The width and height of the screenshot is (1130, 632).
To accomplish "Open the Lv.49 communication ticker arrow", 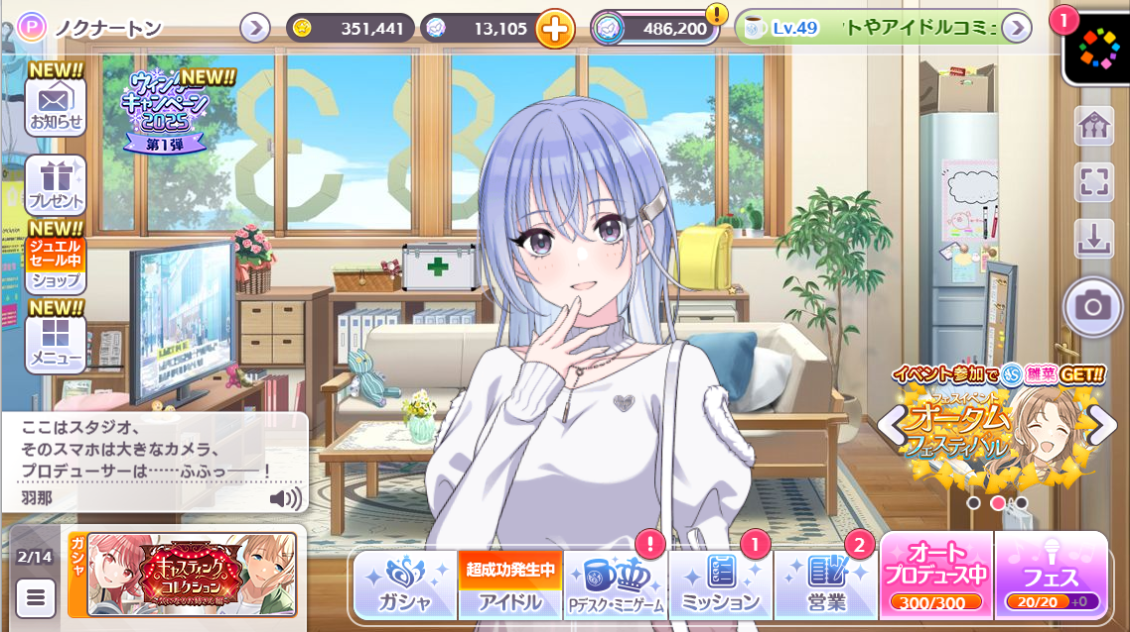I will pyautogui.click(x=1016, y=28).
